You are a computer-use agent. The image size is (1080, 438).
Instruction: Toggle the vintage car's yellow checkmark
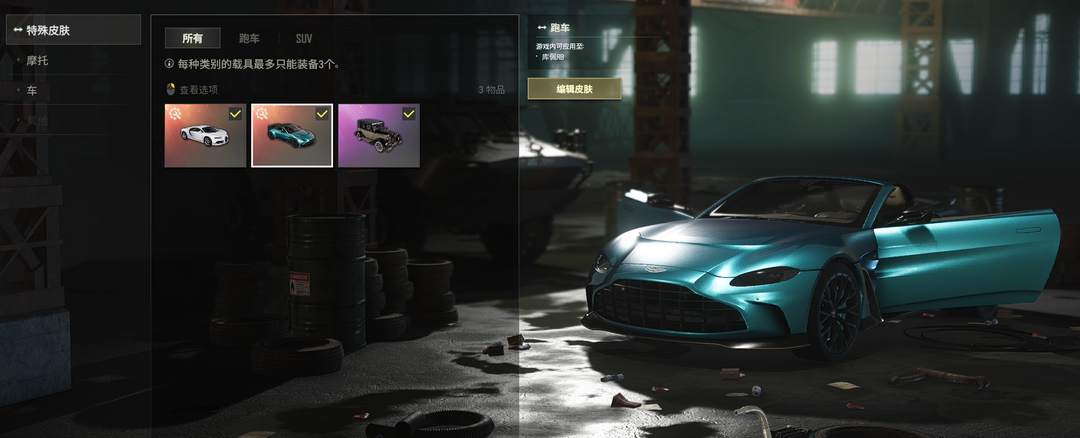(x=408, y=114)
